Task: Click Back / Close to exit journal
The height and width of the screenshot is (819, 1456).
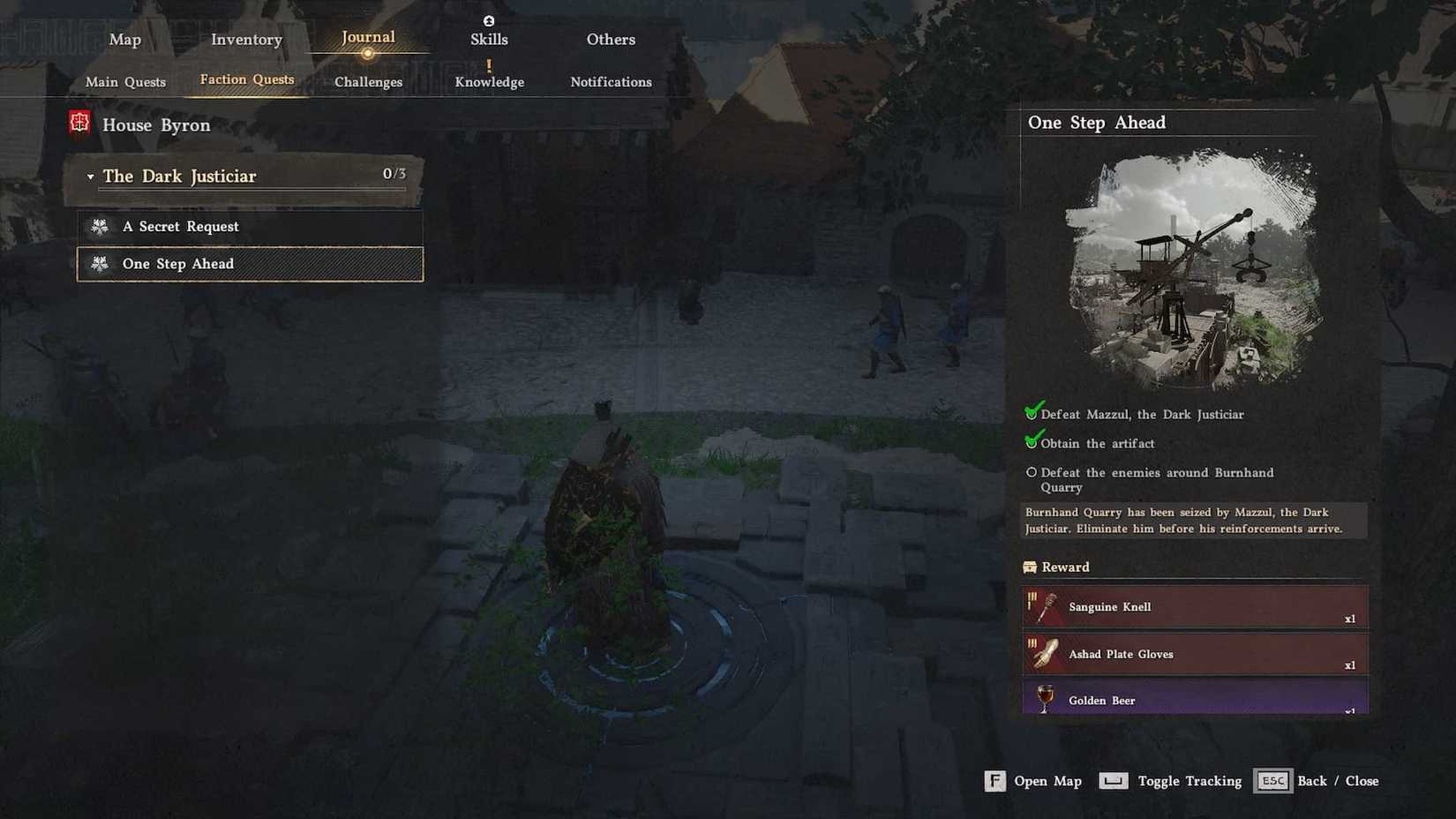Action: click(1272, 780)
